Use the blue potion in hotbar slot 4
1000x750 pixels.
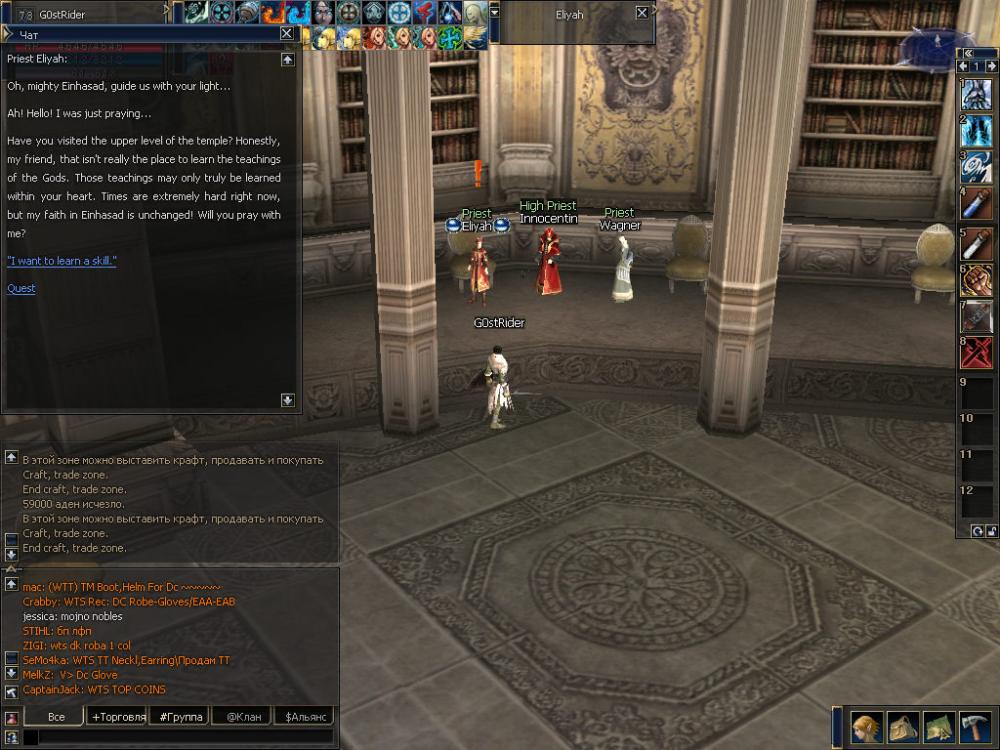click(976, 203)
